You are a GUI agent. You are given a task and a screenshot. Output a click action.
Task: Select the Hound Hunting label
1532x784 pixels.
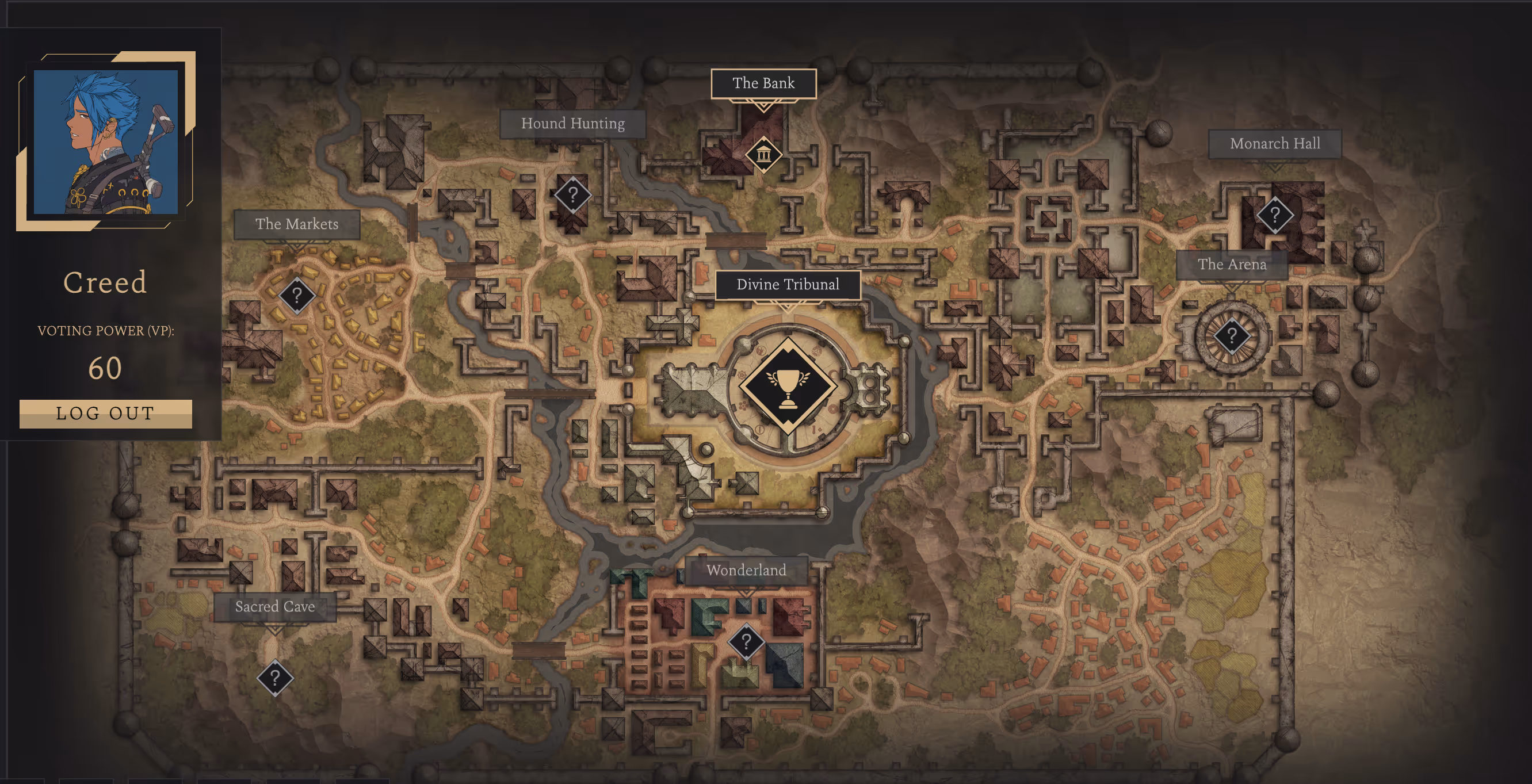pyautogui.click(x=572, y=124)
